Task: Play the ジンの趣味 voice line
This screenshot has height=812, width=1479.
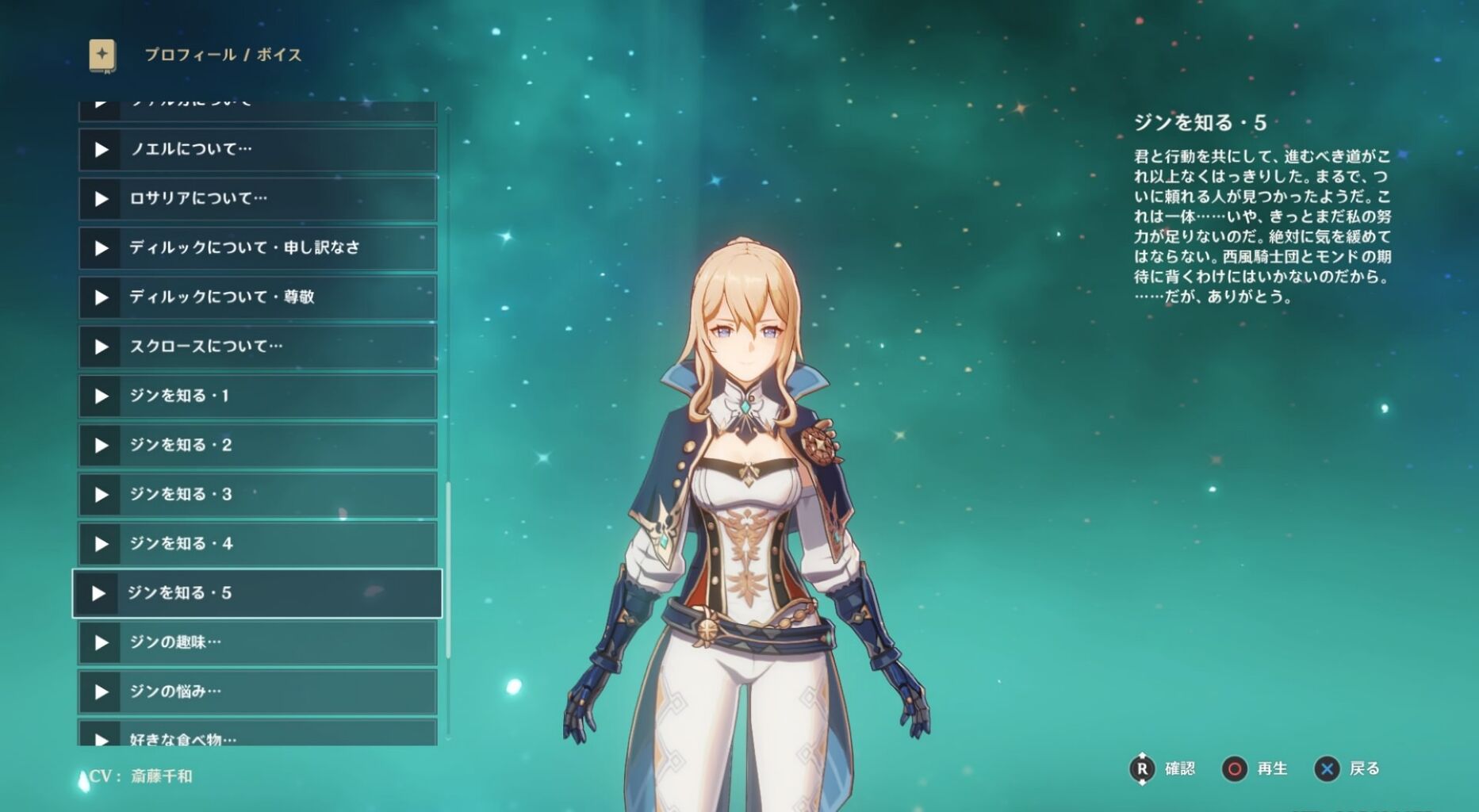Action: pos(258,642)
